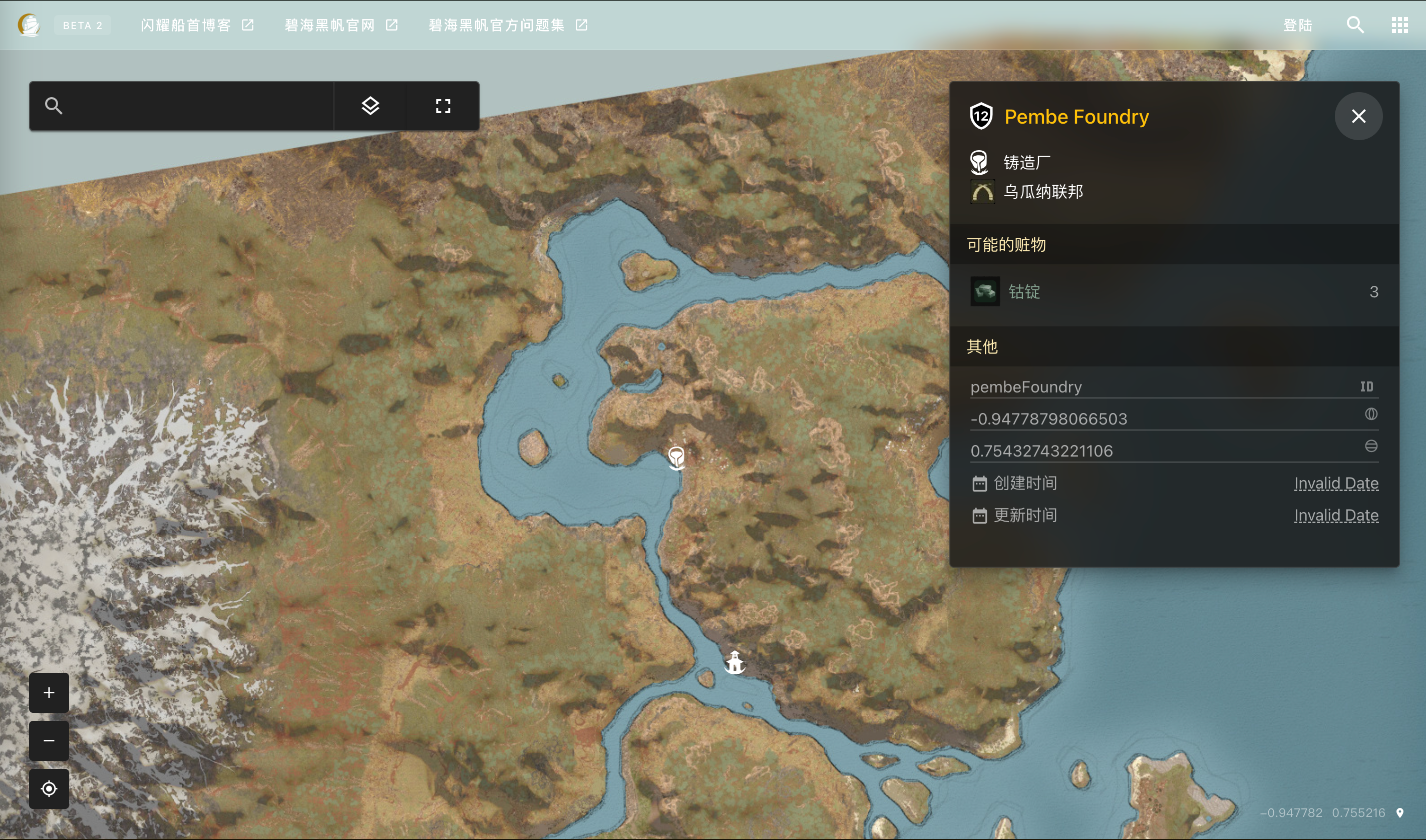Select the lighthouse-shaped outpost map marker
The height and width of the screenshot is (840, 1426).
[734, 662]
